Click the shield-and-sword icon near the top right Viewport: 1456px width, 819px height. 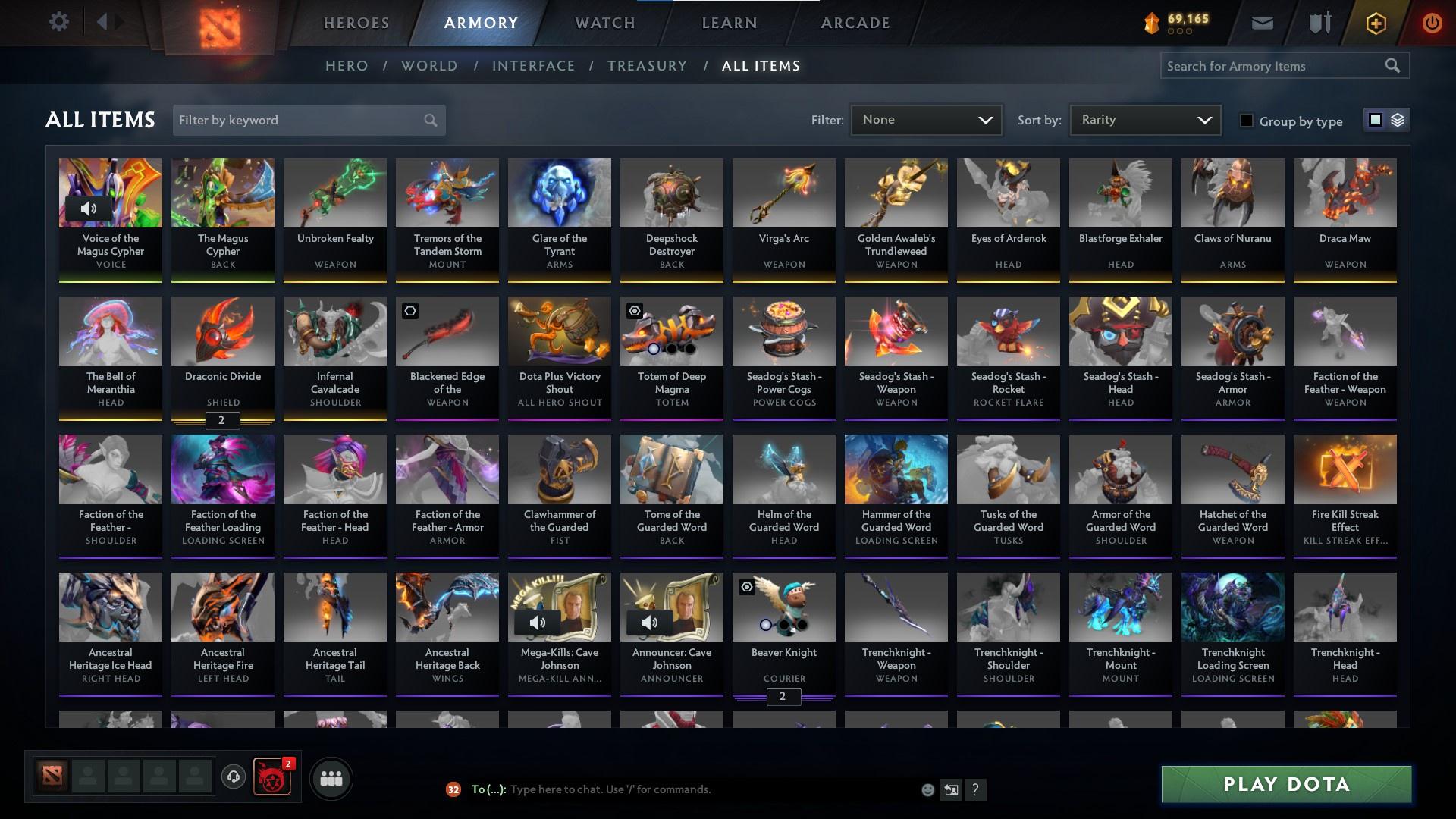coord(1319,22)
